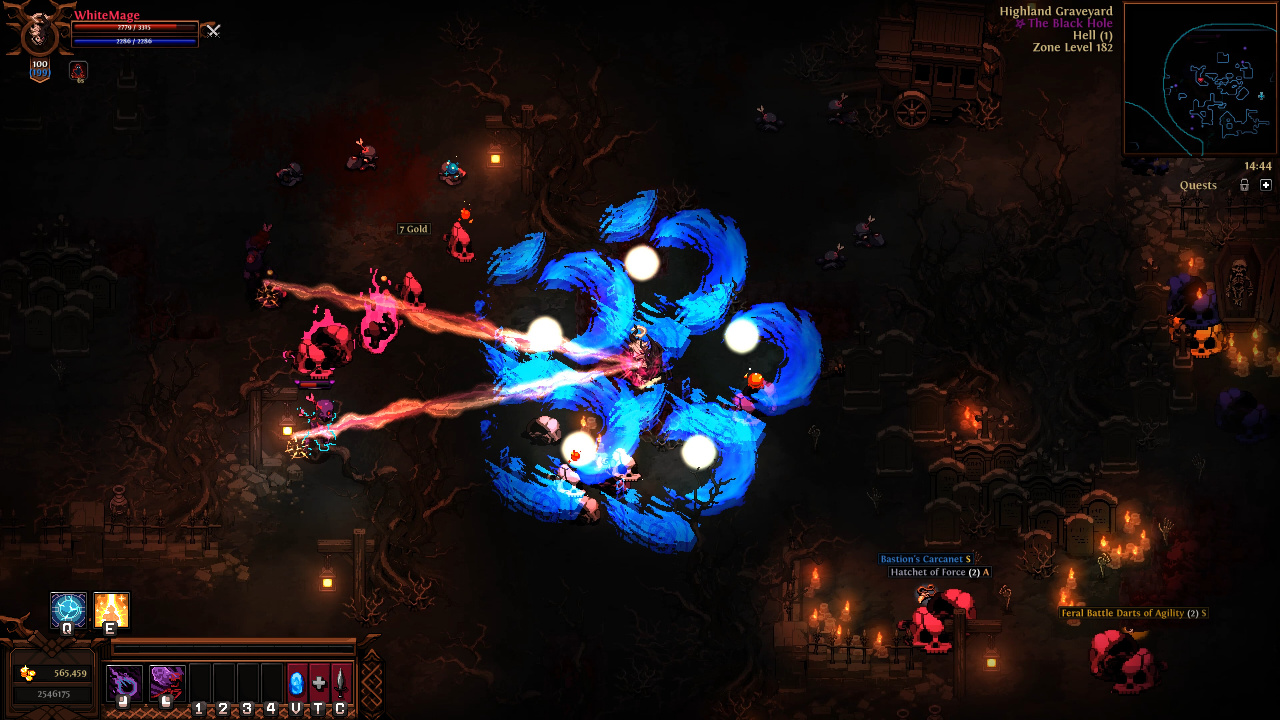This screenshot has width=1280, height=720.
Task: Use the blue crystal item slot
Action: [296, 683]
